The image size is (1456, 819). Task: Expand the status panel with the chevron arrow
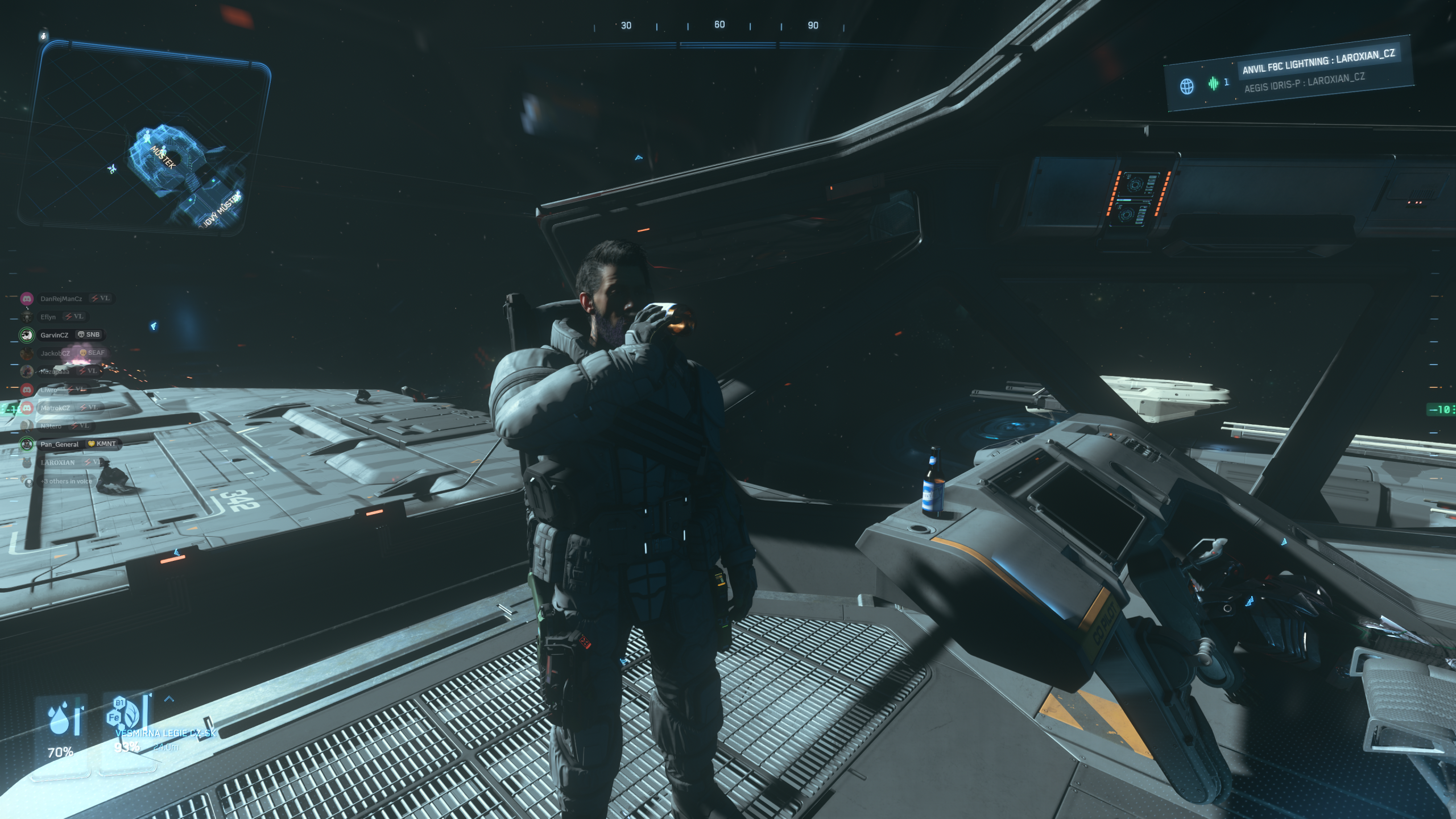[x=169, y=699]
